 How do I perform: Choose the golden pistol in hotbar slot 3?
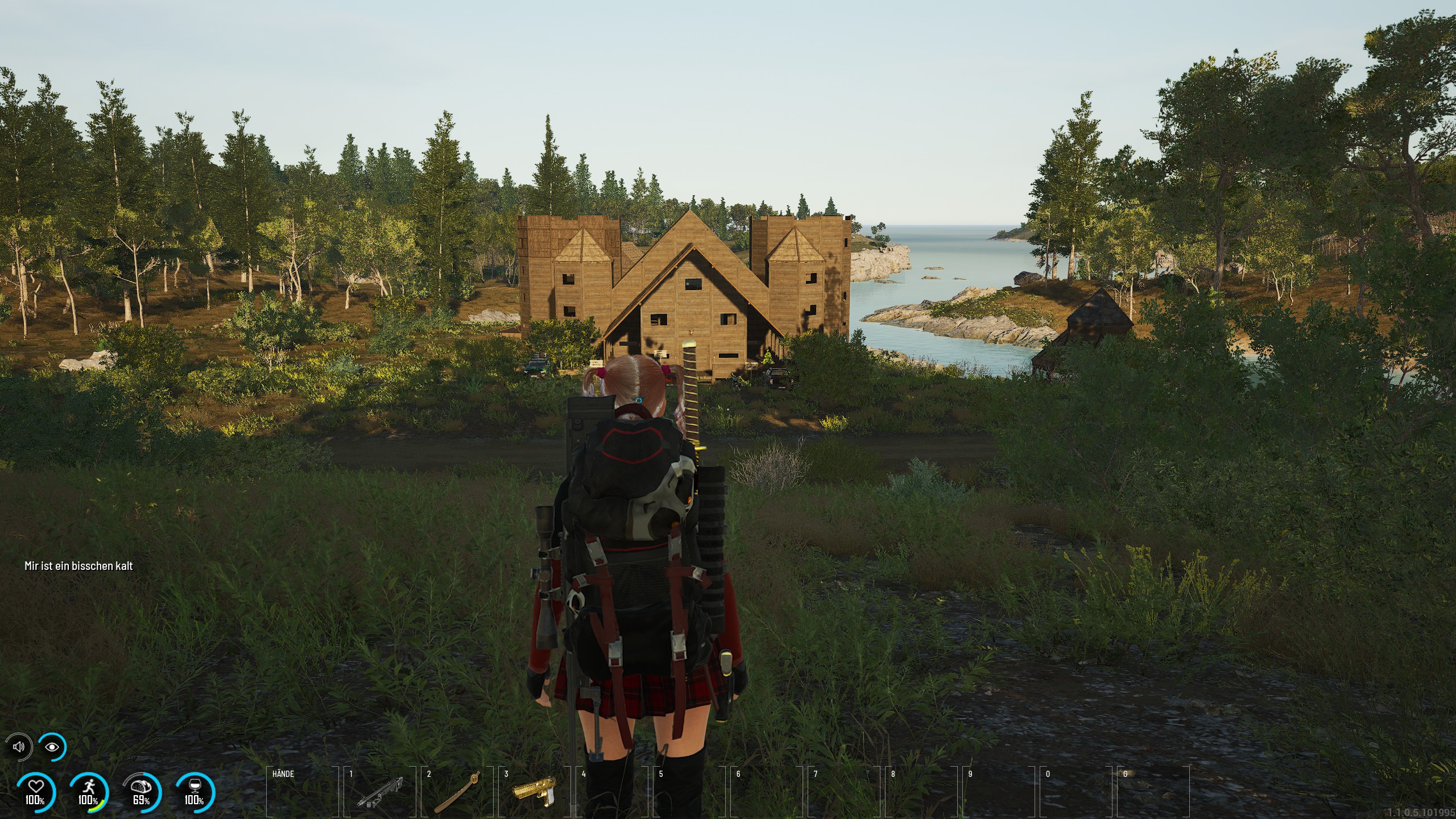tap(535, 791)
